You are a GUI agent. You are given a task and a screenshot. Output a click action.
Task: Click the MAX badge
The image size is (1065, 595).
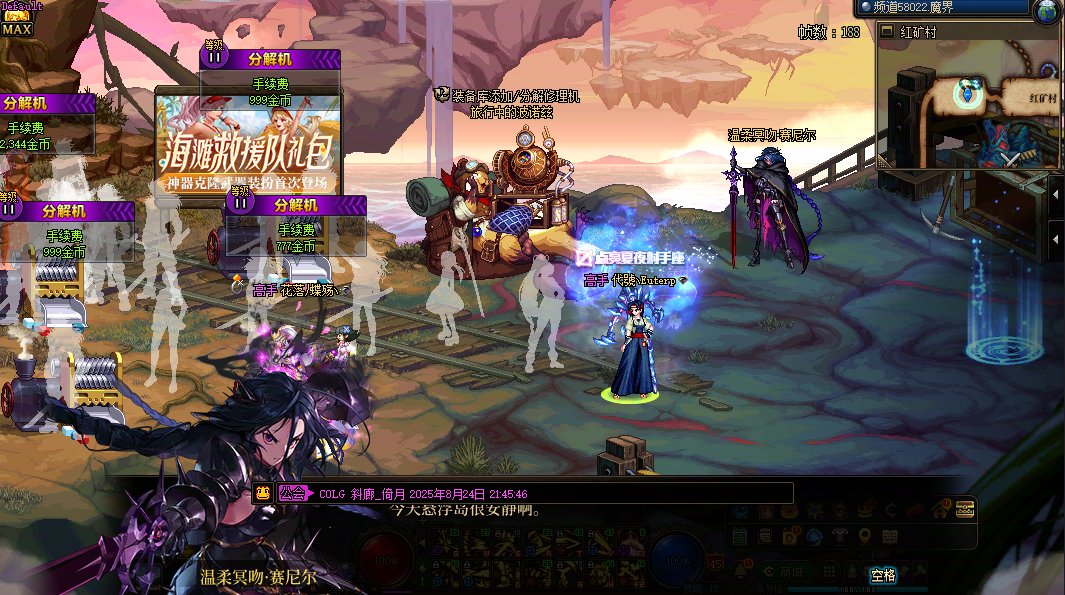tap(17, 29)
